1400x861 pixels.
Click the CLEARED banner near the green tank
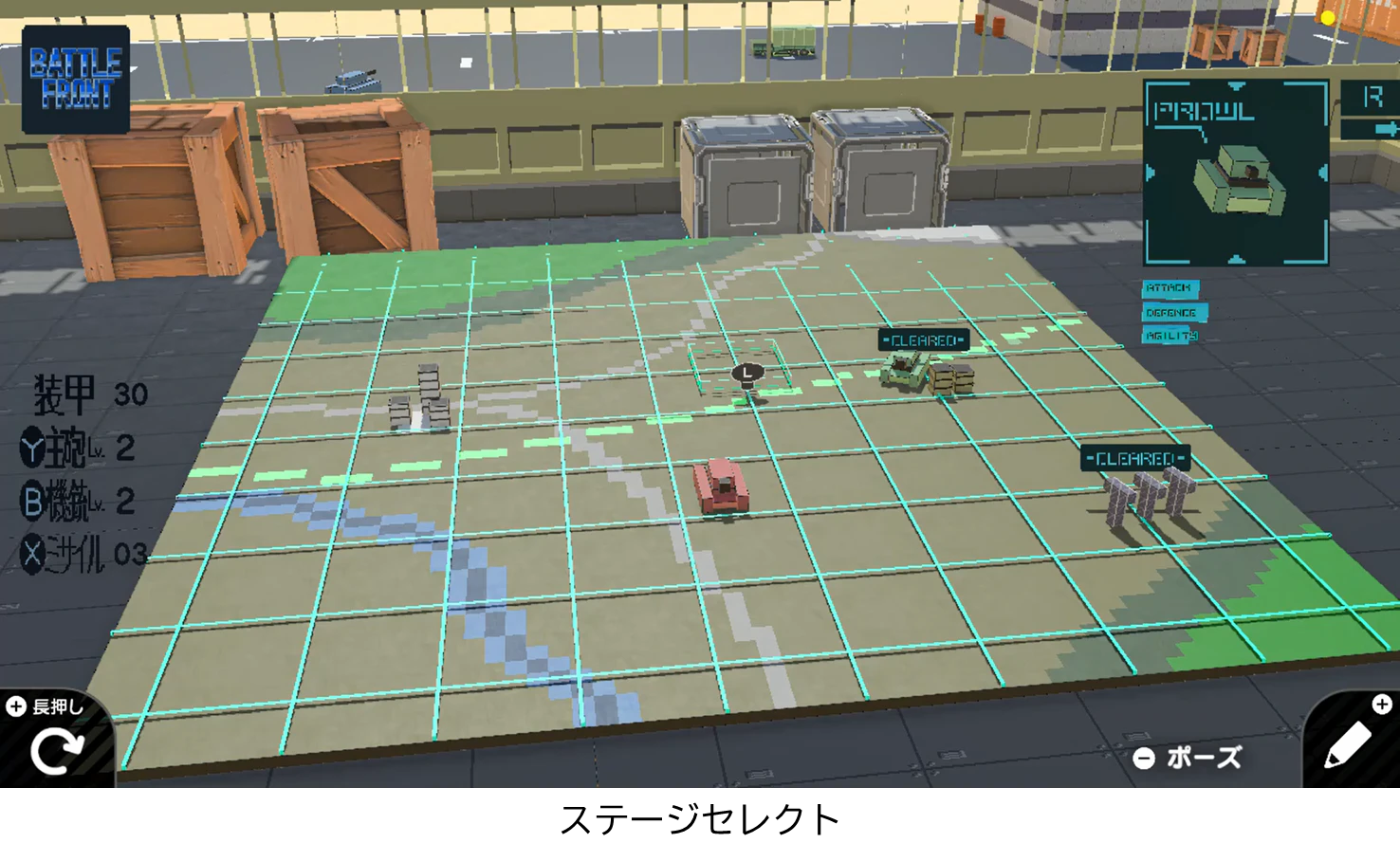[923, 338]
